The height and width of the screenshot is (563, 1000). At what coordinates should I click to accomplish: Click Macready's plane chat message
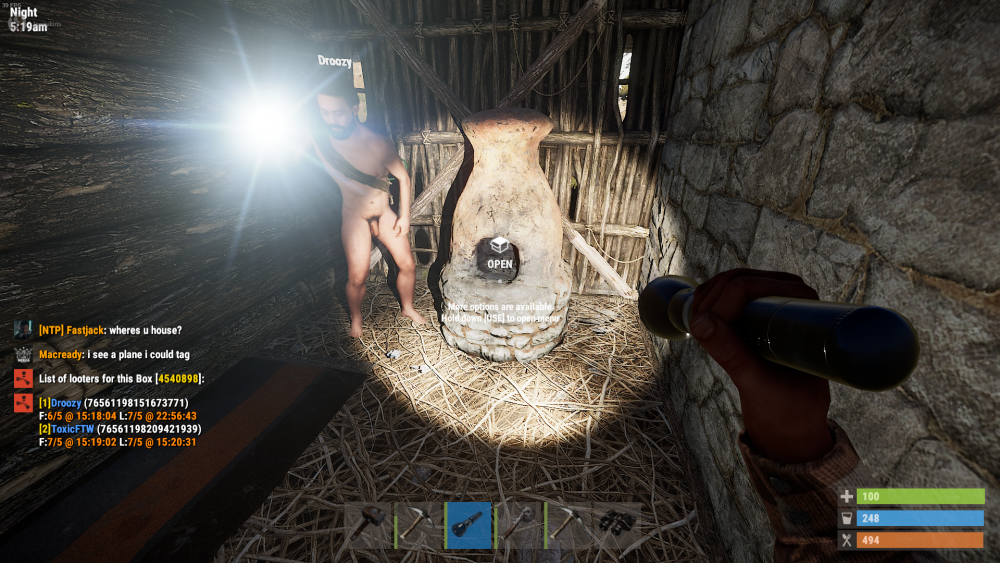click(114, 354)
